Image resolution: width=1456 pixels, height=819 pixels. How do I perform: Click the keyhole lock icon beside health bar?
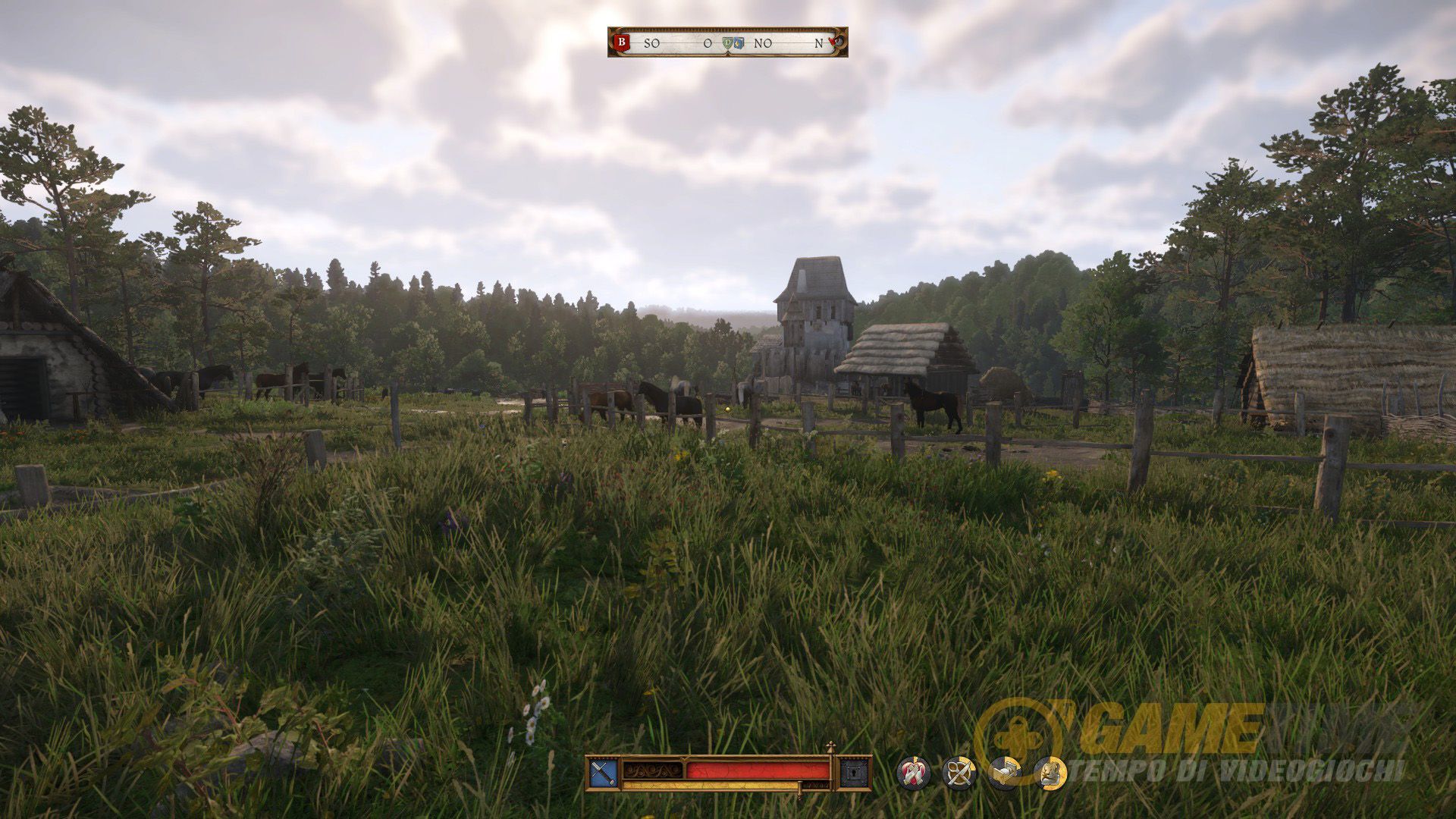[854, 773]
